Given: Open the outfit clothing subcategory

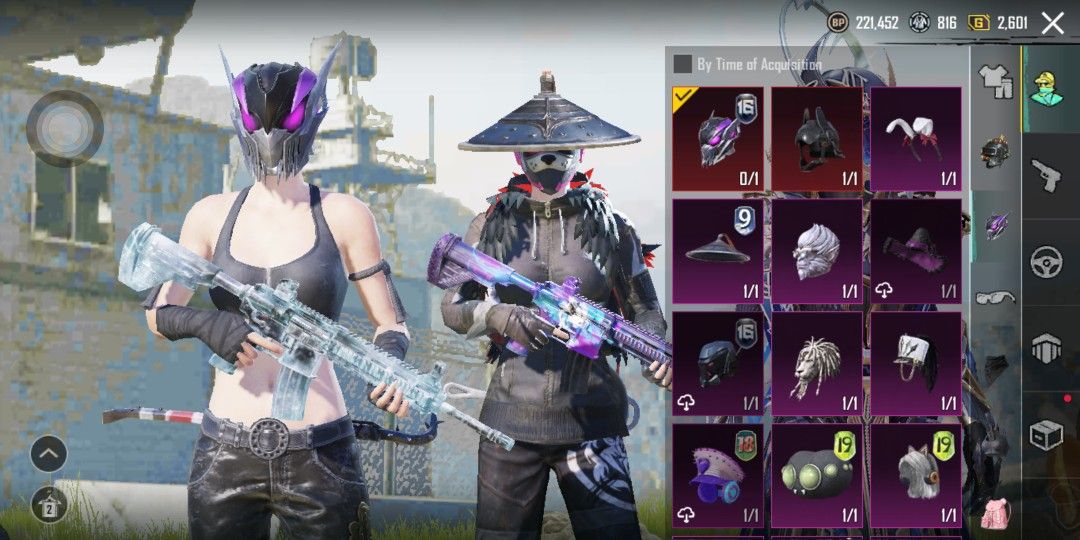Looking at the screenshot, I should (995, 82).
